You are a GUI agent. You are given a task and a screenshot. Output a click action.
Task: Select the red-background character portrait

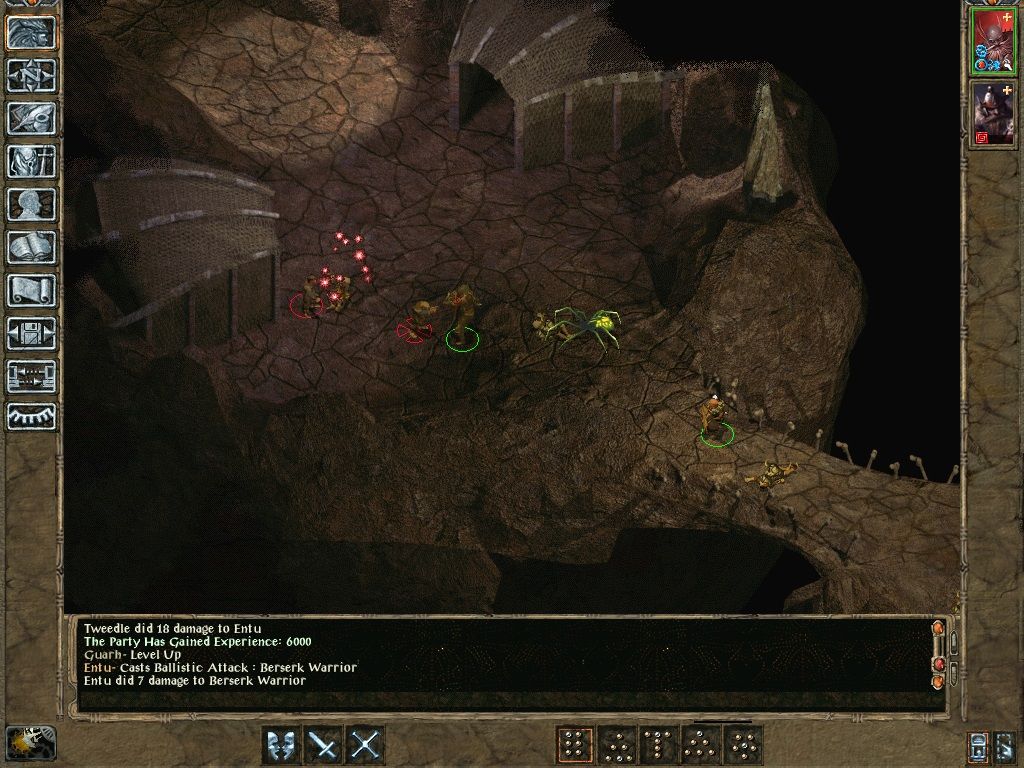pyautogui.click(x=994, y=40)
